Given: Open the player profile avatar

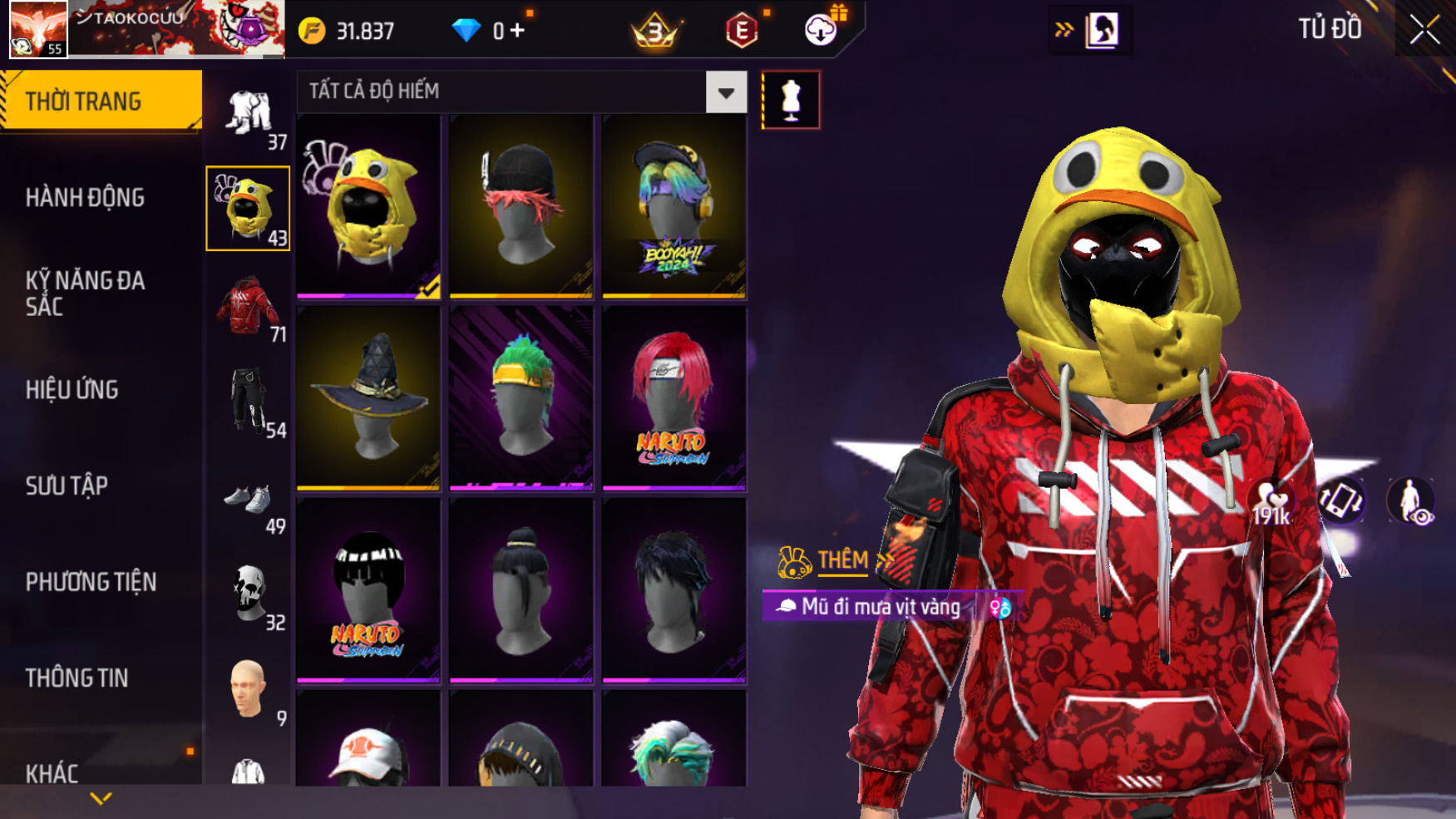Looking at the screenshot, I should (x=38, y=29).
